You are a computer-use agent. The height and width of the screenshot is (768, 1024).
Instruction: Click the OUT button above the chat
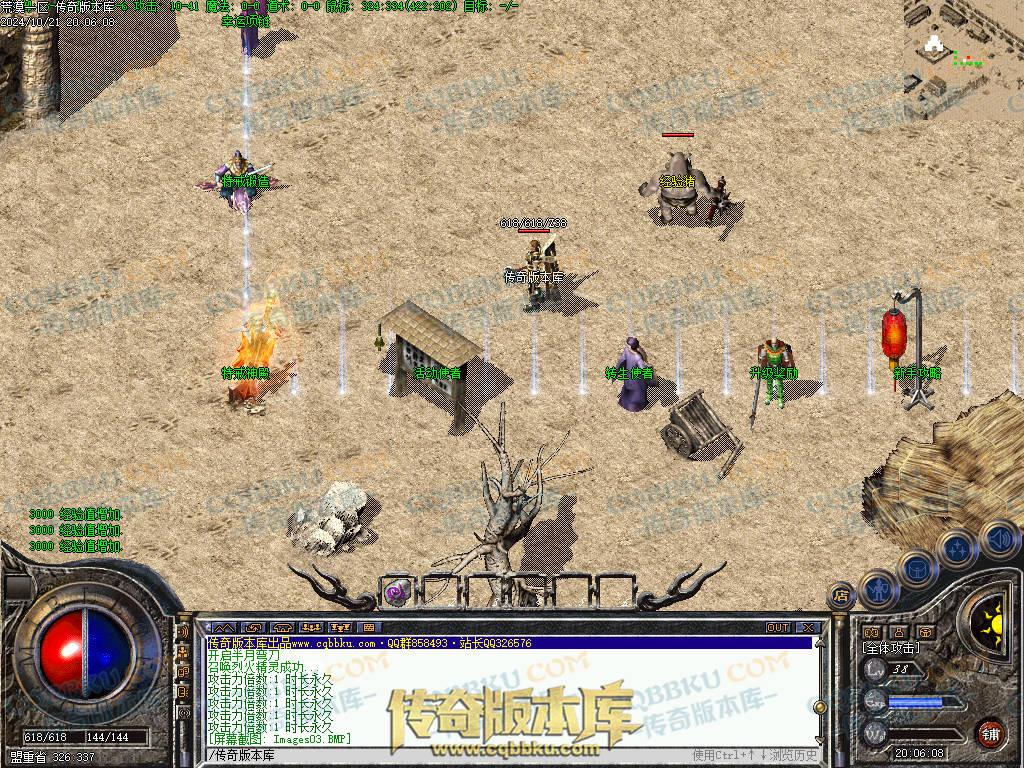pos(777,627)
